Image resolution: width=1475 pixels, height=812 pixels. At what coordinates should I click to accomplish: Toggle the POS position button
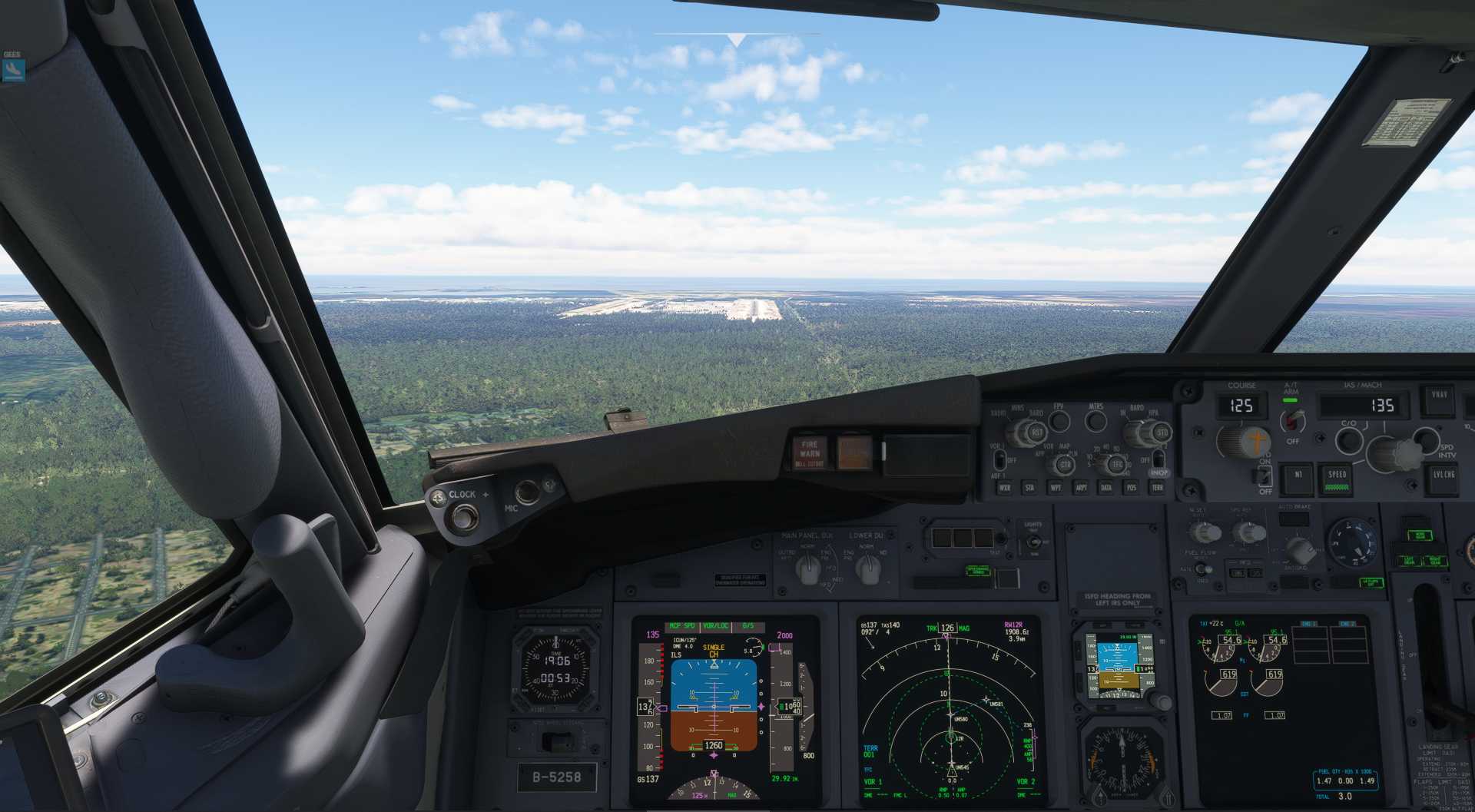(x=1132, y=488)
